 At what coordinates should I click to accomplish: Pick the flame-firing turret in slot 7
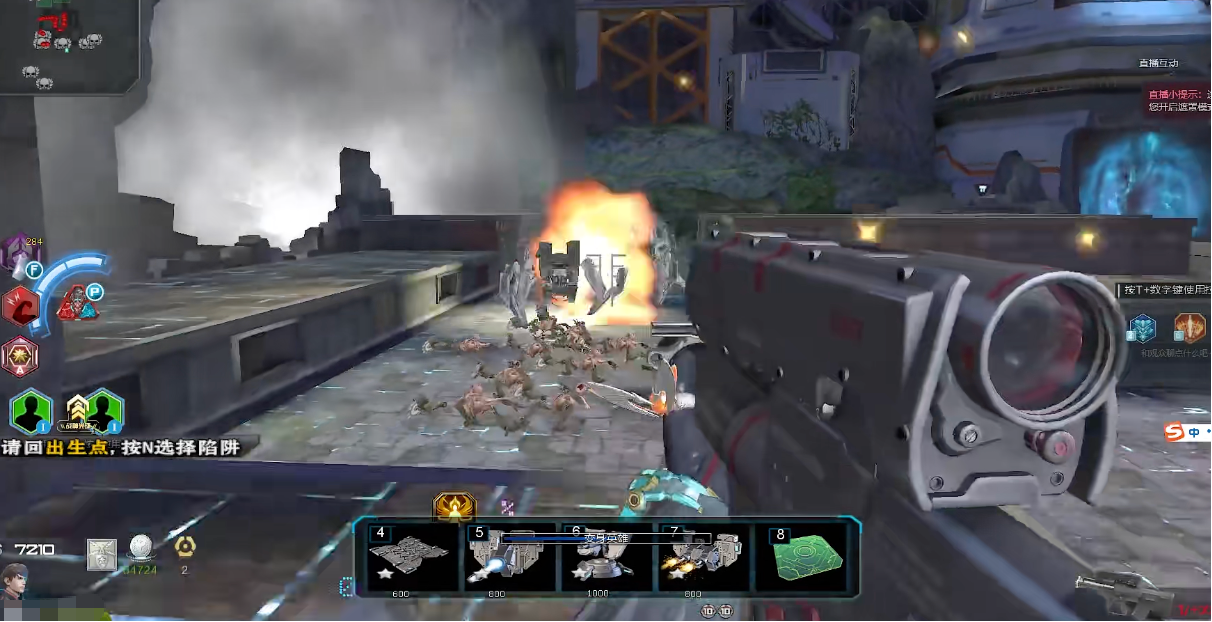tap(705, 558)
